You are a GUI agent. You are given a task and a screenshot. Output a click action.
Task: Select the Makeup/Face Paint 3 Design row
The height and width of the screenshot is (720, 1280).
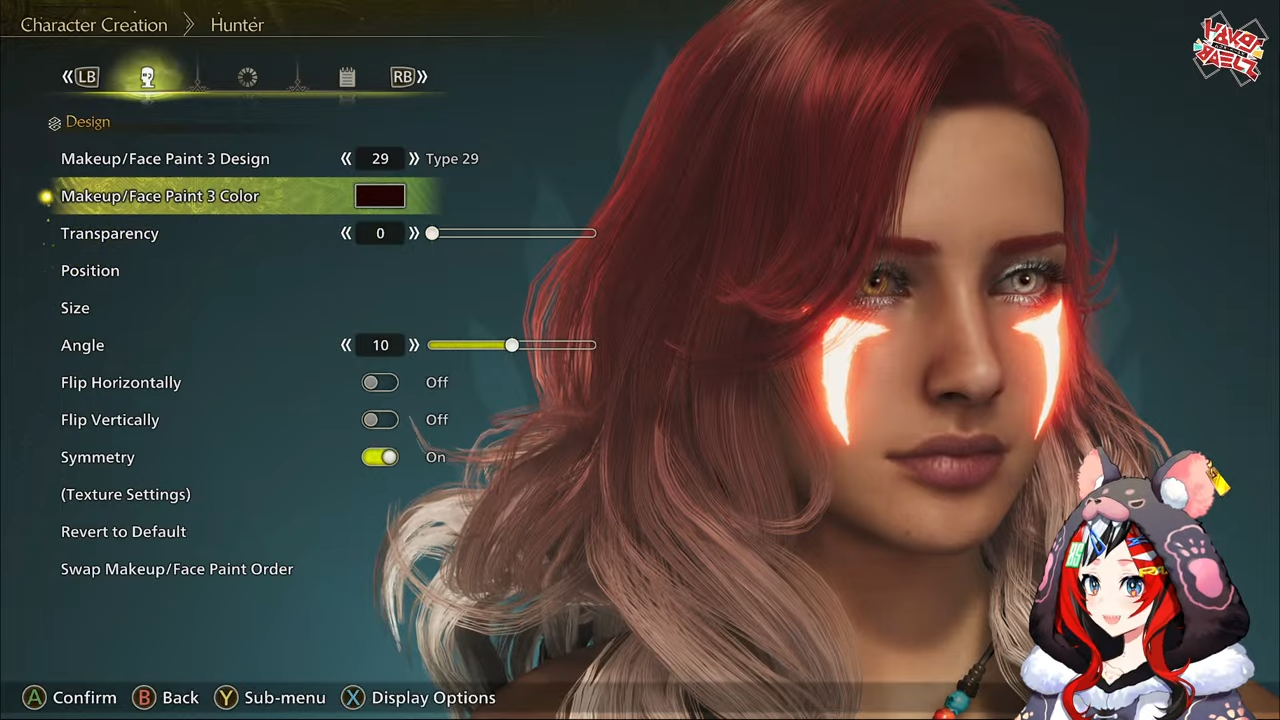point(165,159)
